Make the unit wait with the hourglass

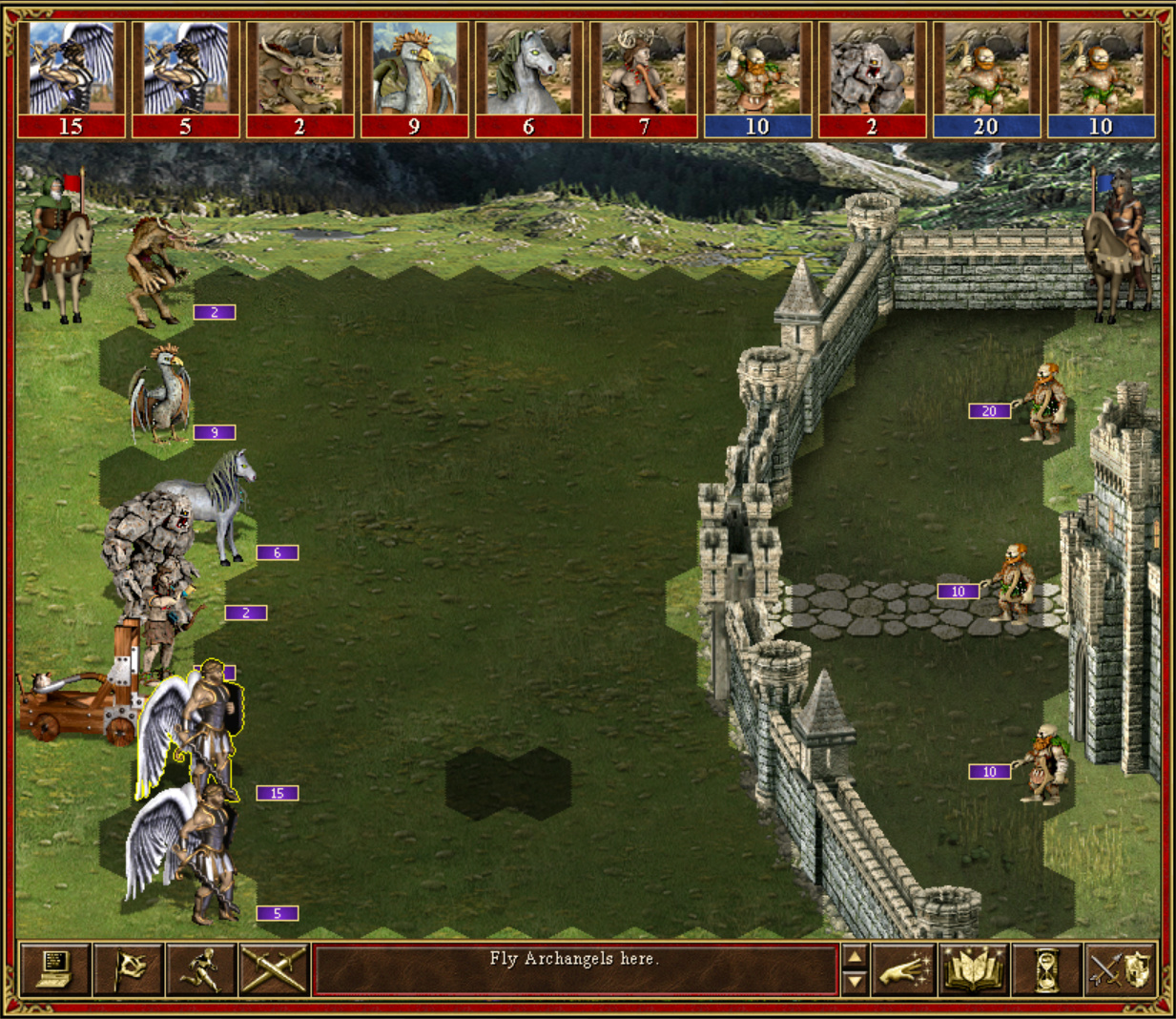pos(1046,970)
